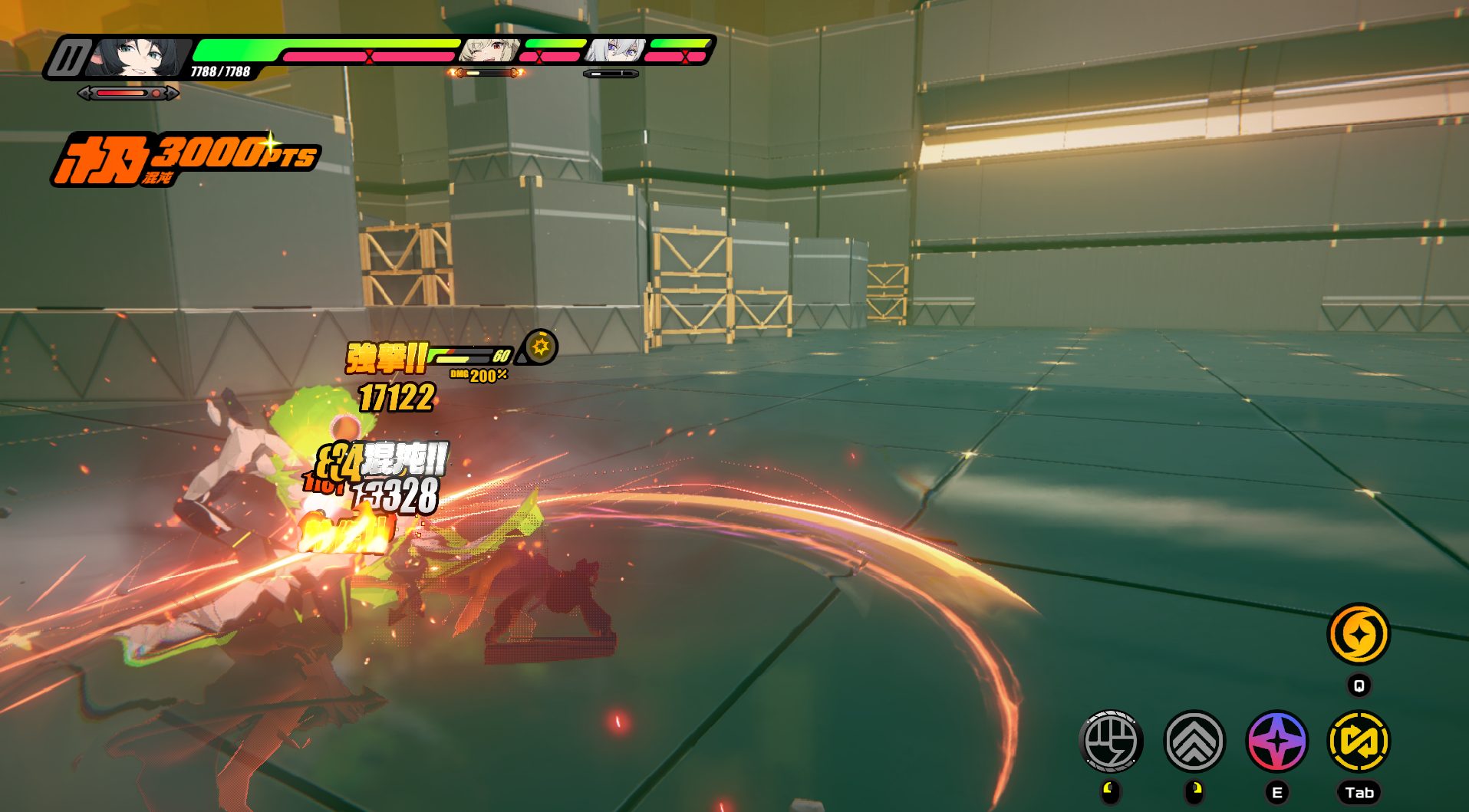
Task: Activate the purple star special attack icon
Action: tap(1277, 741)
